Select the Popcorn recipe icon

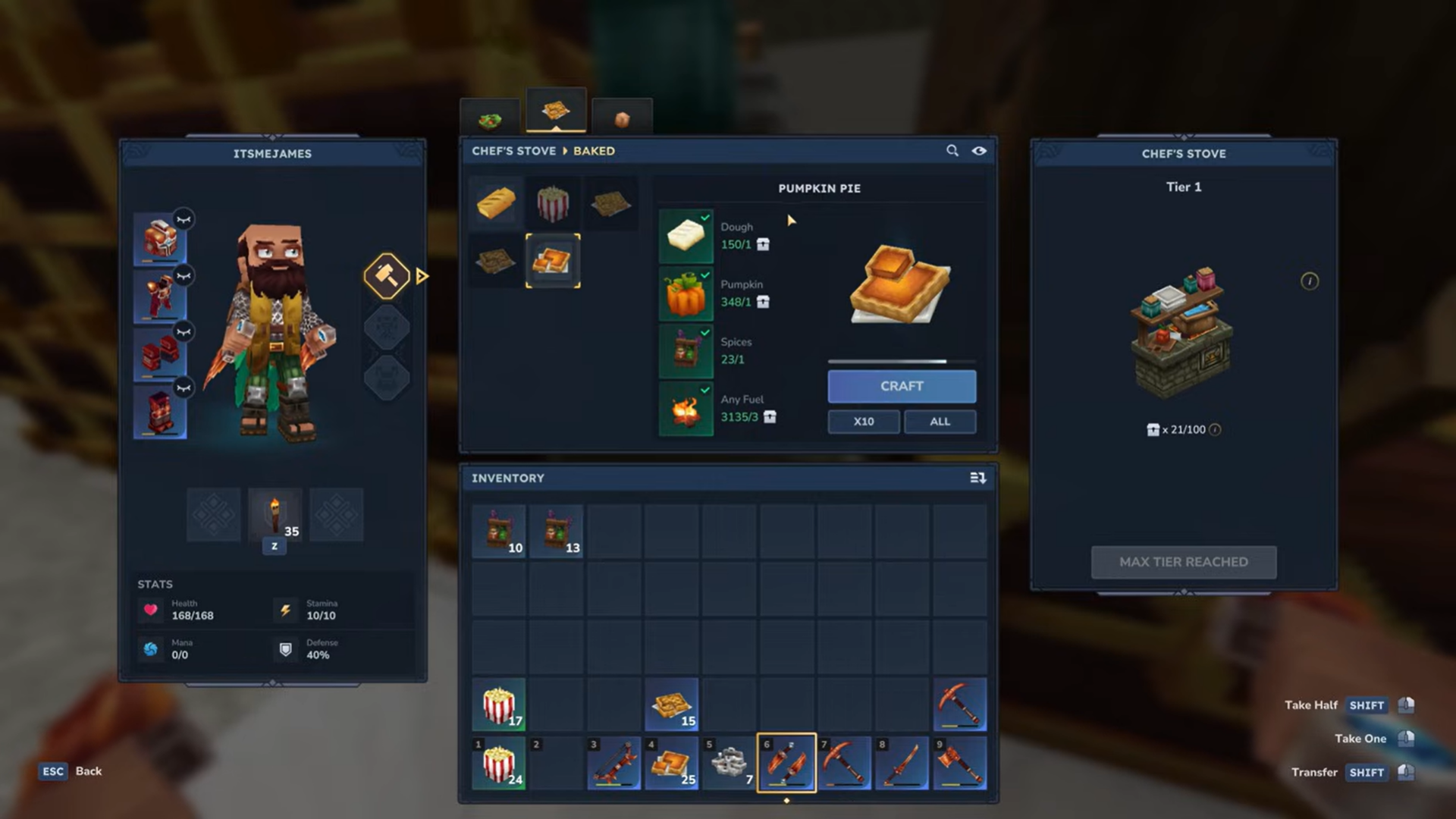tap(554, 202)
